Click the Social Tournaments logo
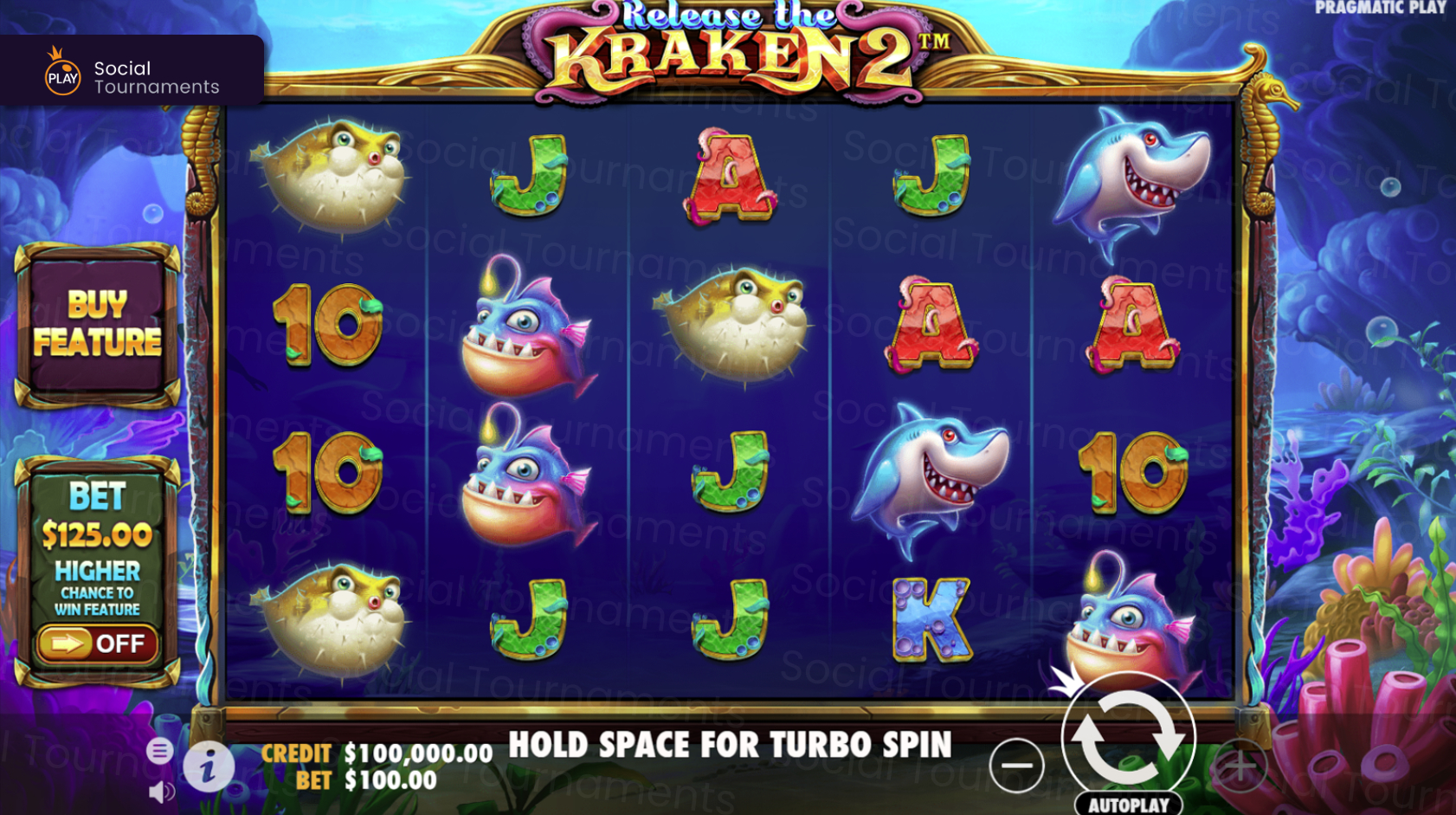Image resolution: width=1456 pixels, height=815 pixels. (x=130, y=71)
